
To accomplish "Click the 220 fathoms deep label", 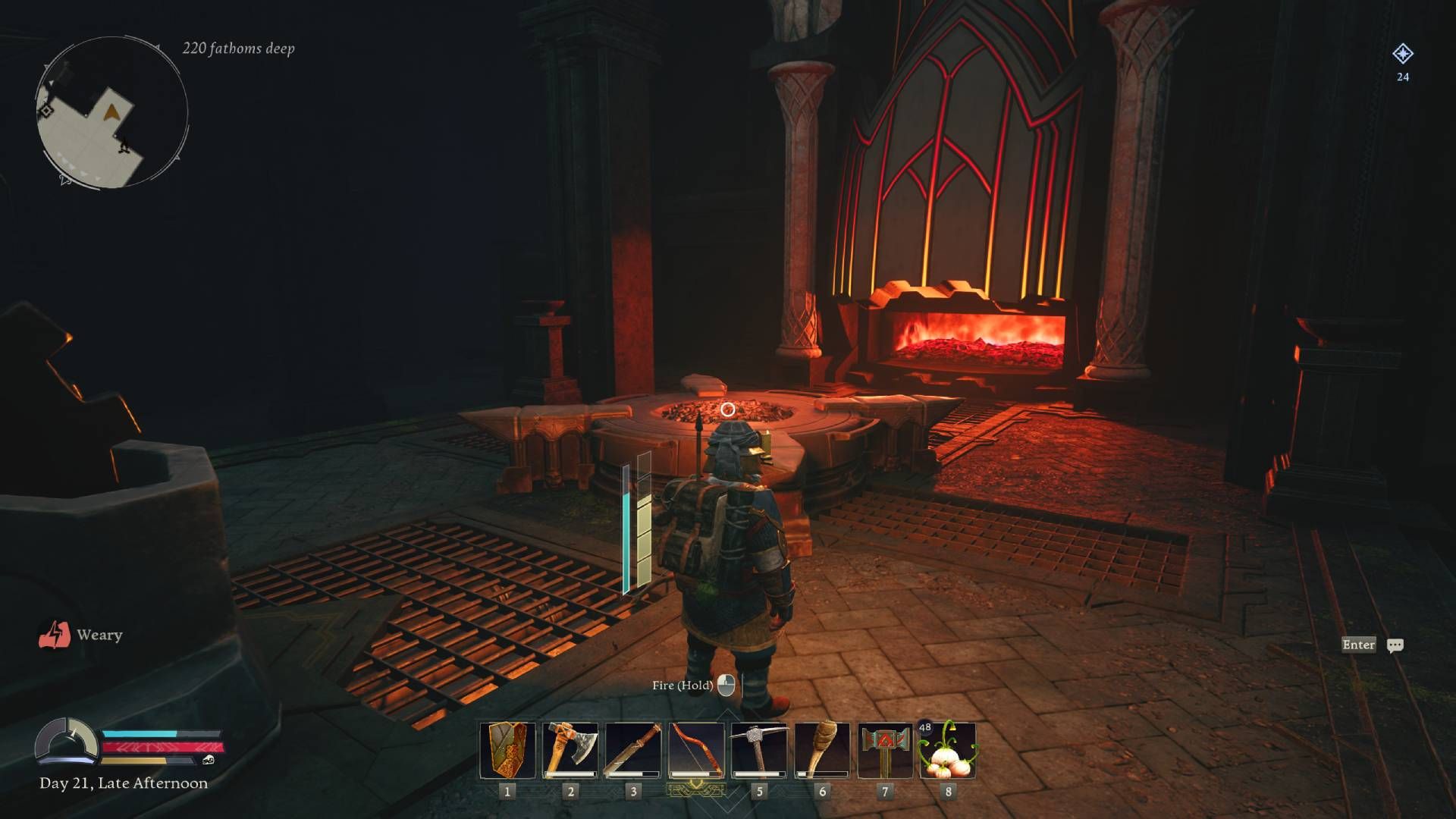I will [237, 48].
